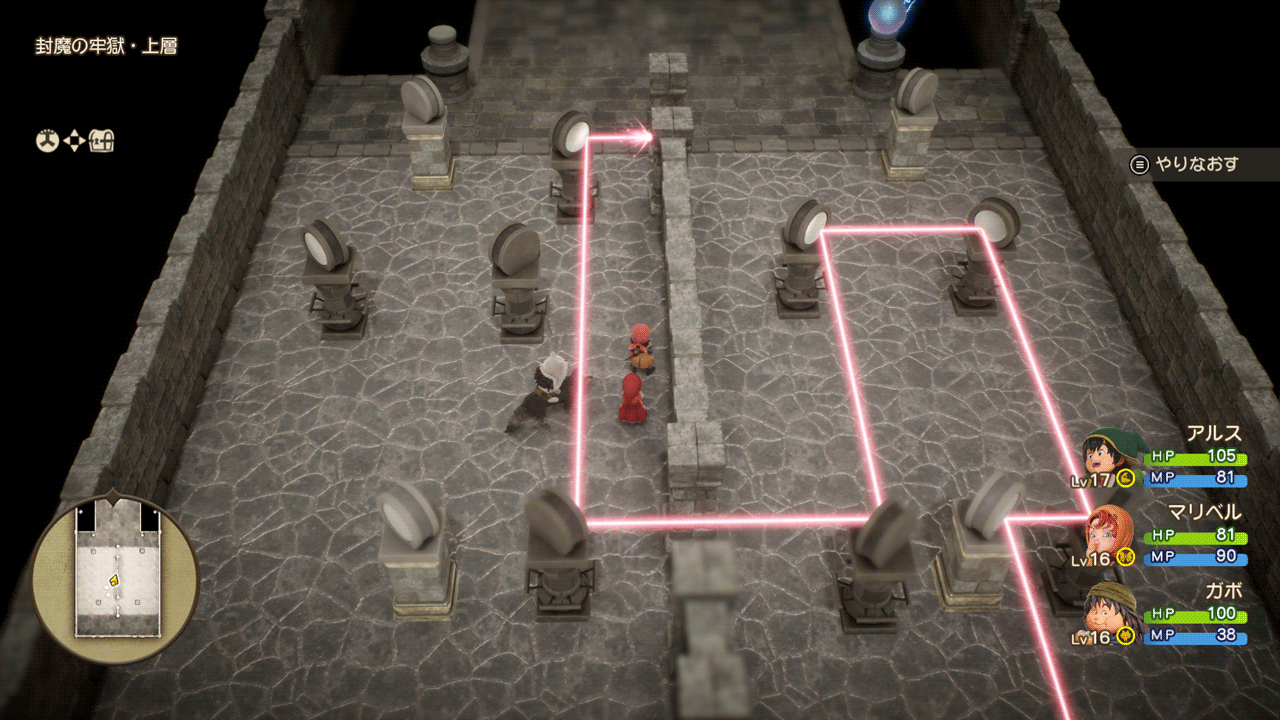Image resolution: width=1280 pixels, height=720 pixels.
Task: Select ガボ's party portrait
Action: [x=1105, y=610]
